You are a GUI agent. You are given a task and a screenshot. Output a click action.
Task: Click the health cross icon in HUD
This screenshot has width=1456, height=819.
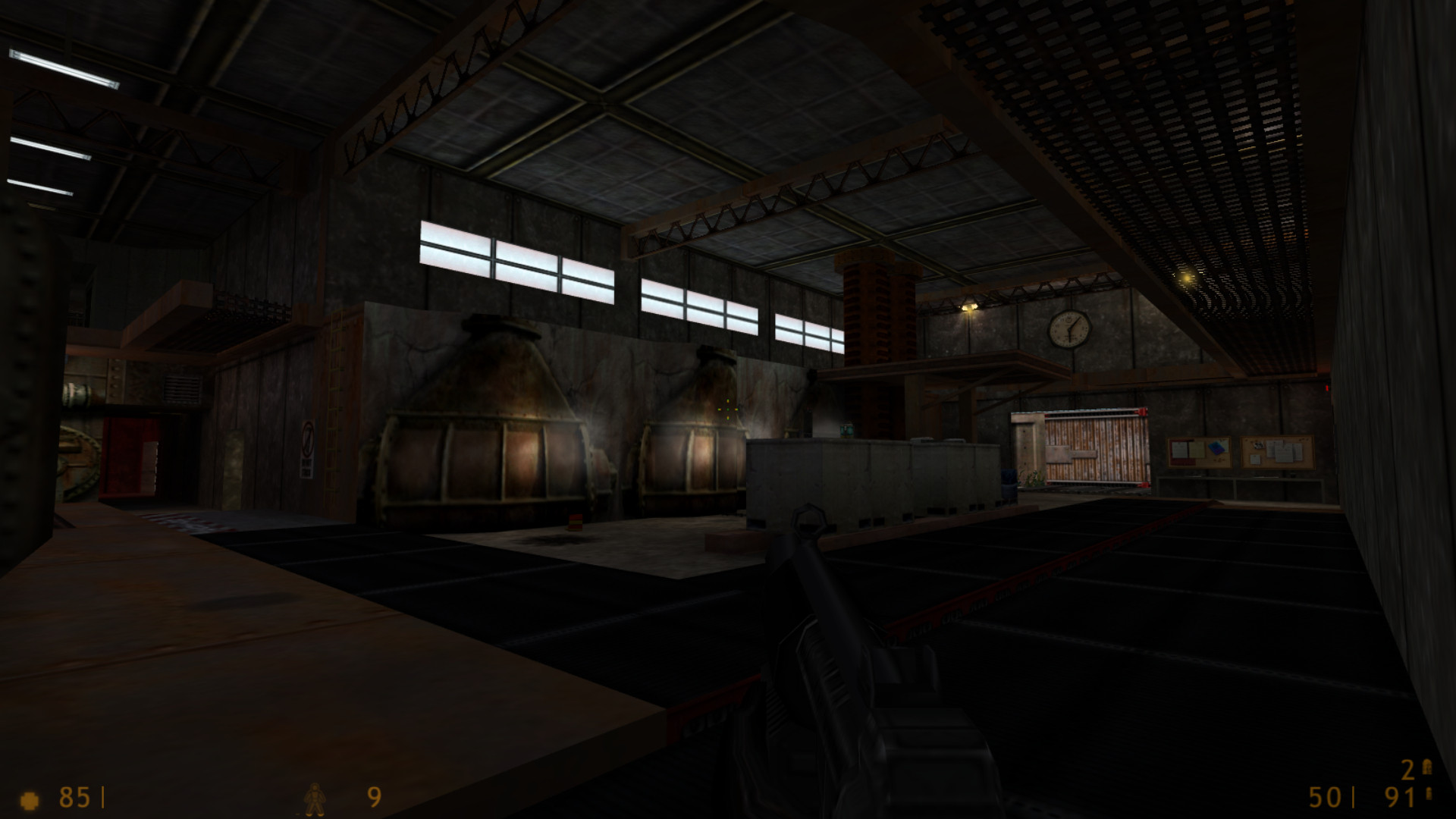click(28, 799)
